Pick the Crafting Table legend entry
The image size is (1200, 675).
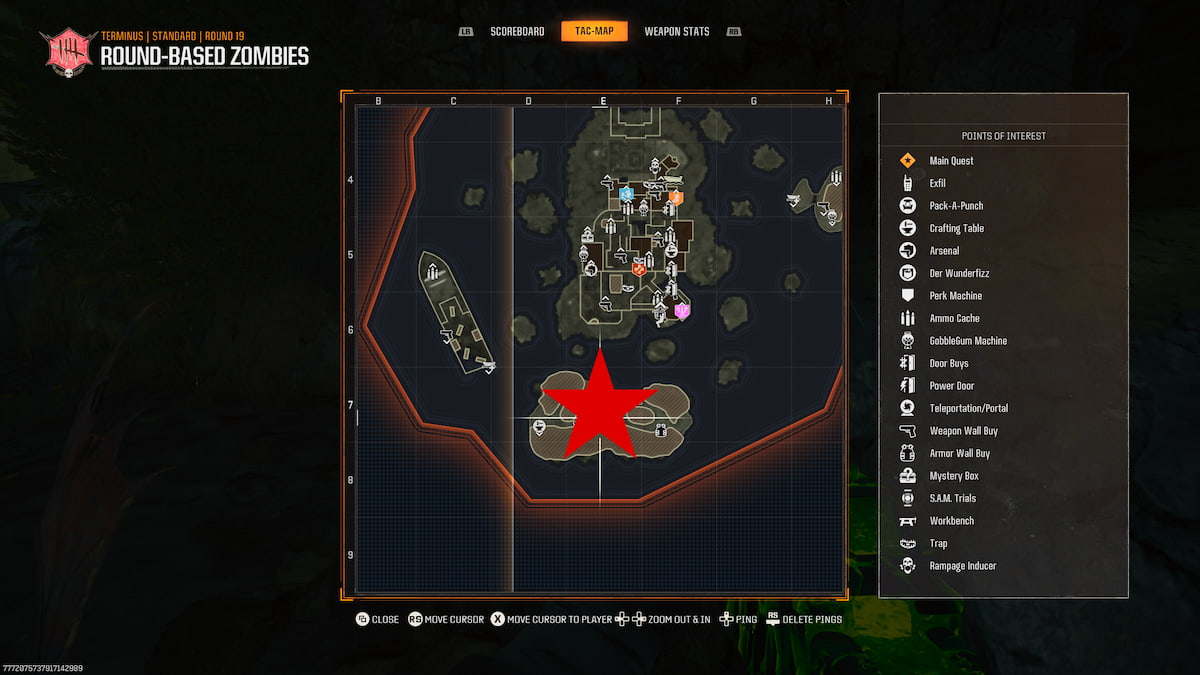(x=956, y=228)
